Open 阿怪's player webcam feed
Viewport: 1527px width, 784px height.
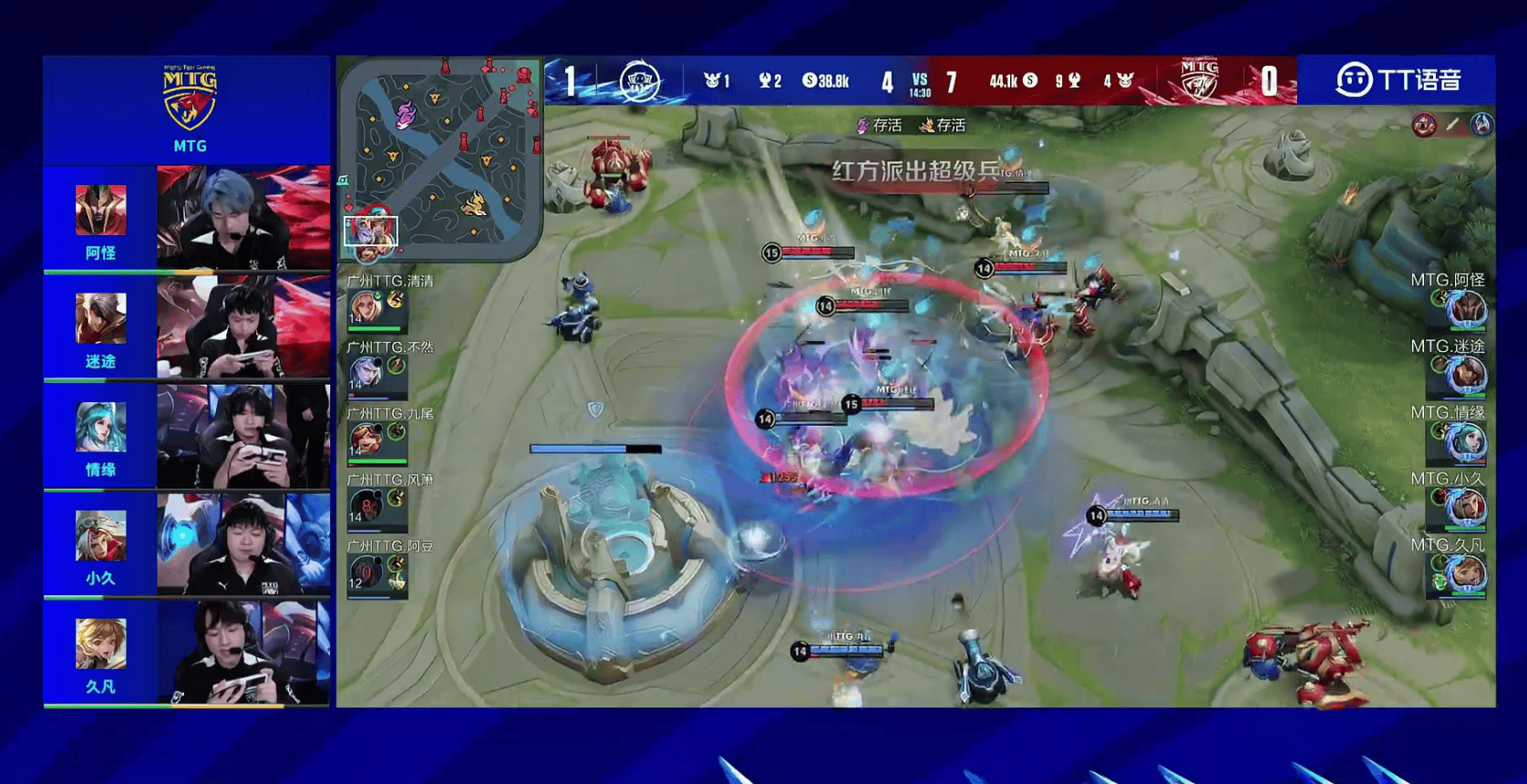coord(243,217)
